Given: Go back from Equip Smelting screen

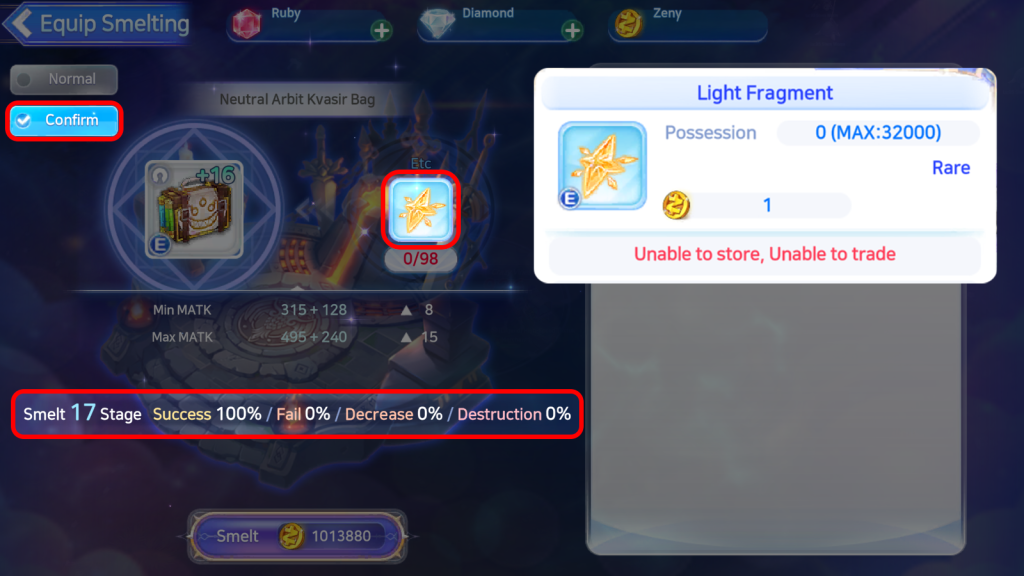Looking at the screenshot, I should (22, 23).
